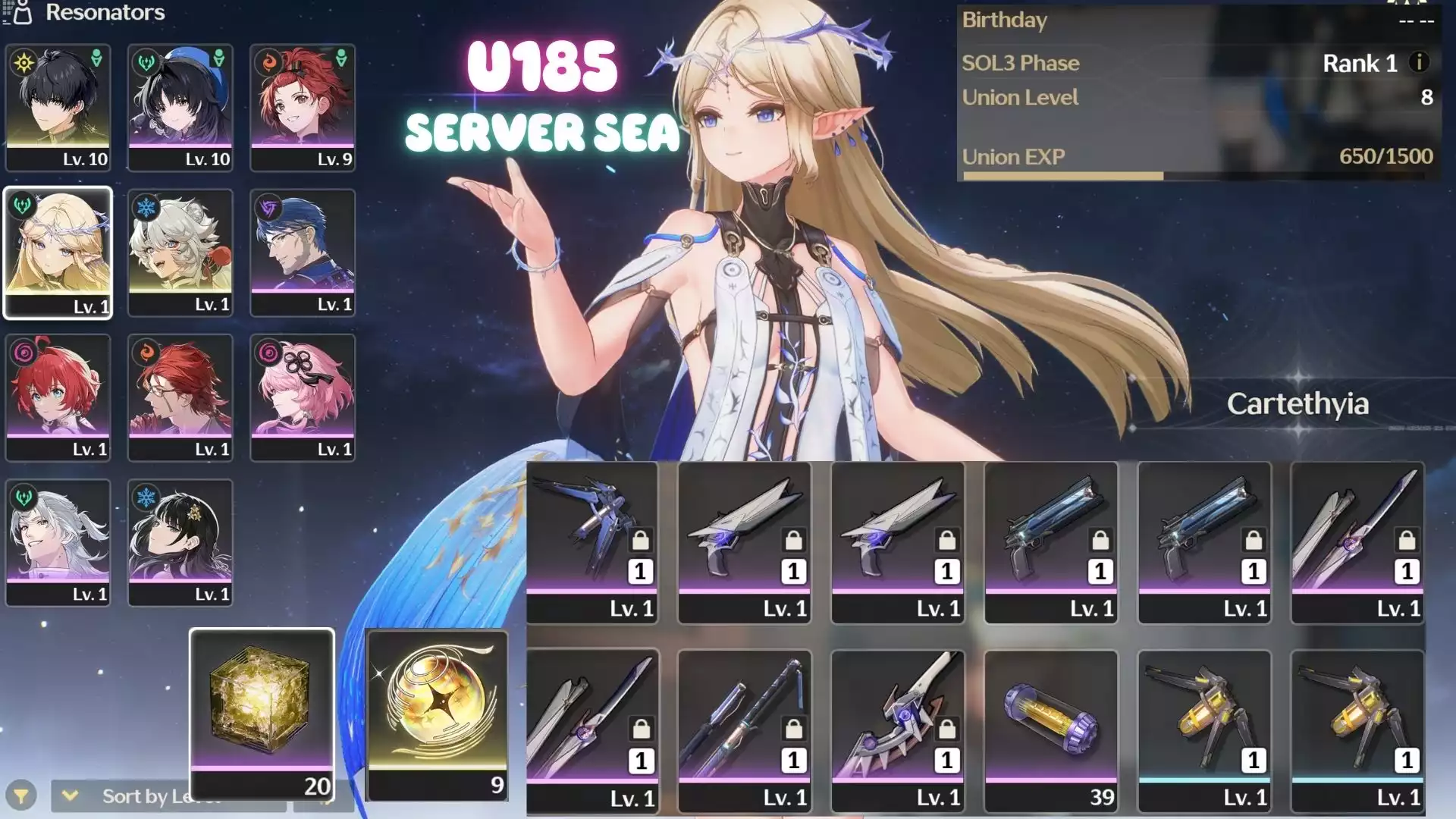
Task: Open the Rank 1 info icon
Action: click(x=1419, y=62)
